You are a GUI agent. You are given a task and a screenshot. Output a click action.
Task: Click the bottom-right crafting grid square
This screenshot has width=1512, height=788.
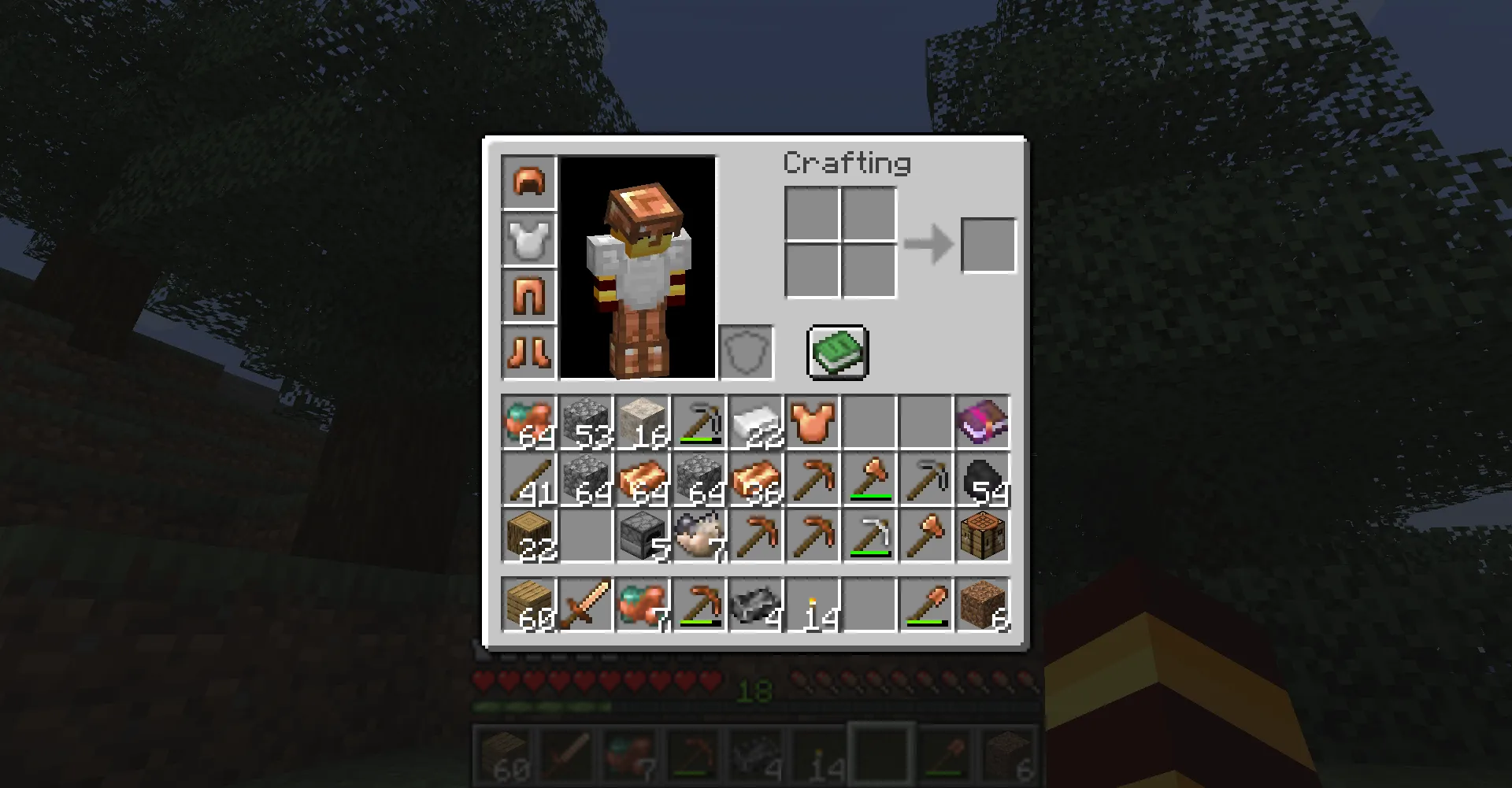tap(869, 272)
